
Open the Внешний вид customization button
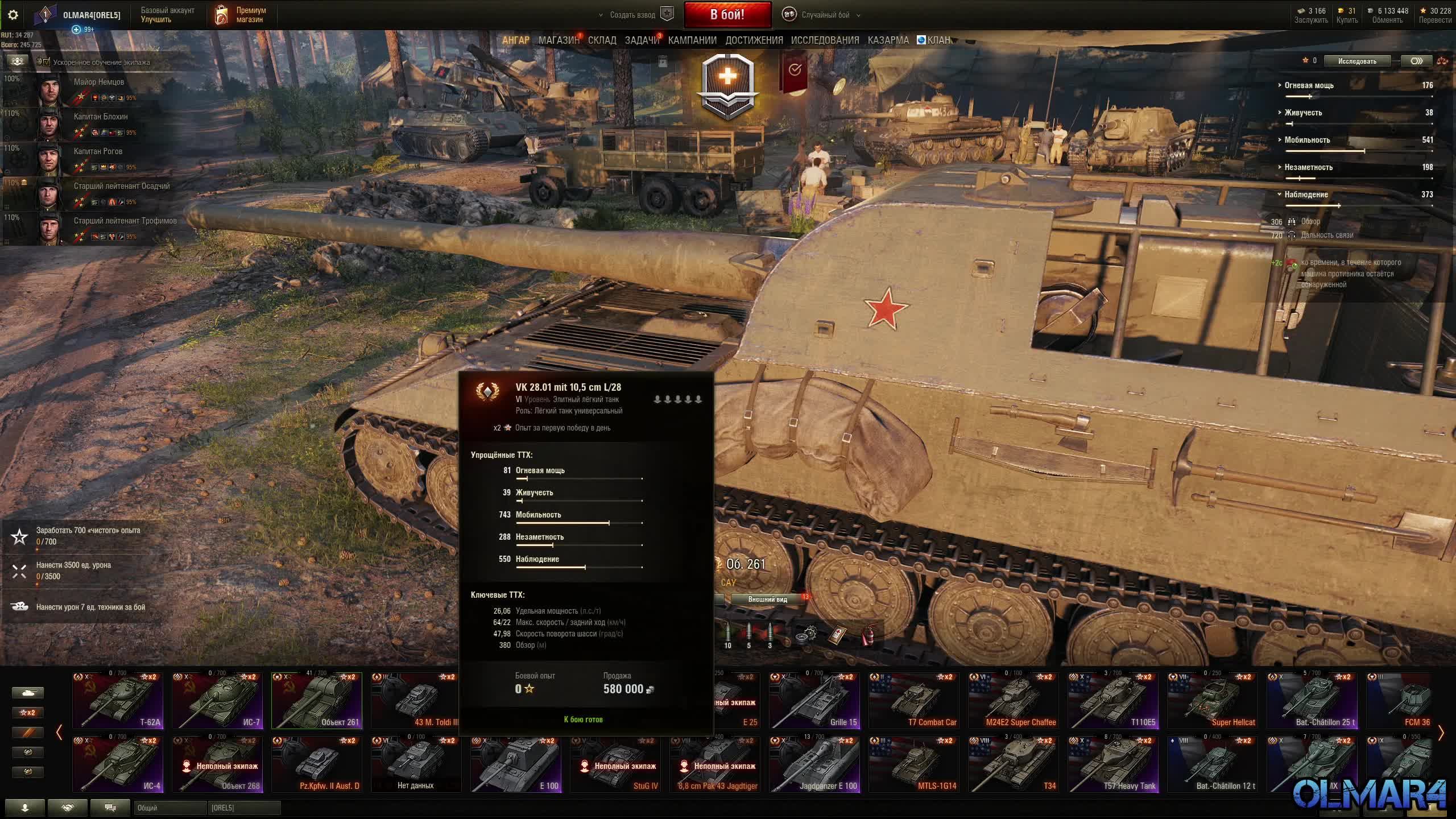coord(767,599)
